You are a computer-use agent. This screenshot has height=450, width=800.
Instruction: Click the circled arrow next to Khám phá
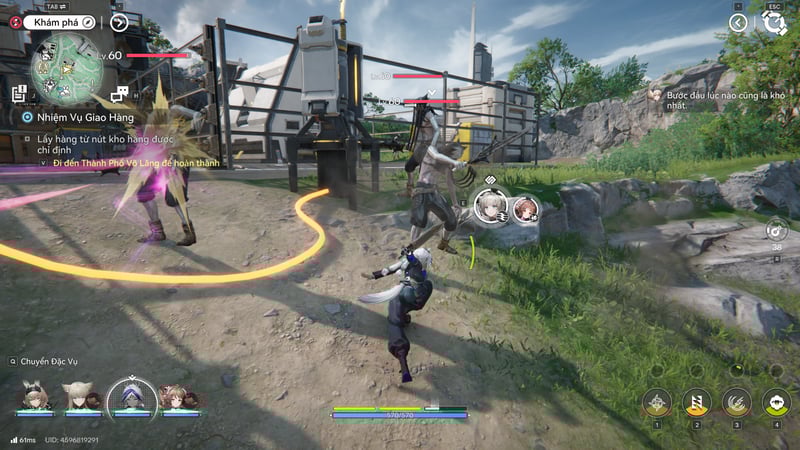(x=119, y=22)
